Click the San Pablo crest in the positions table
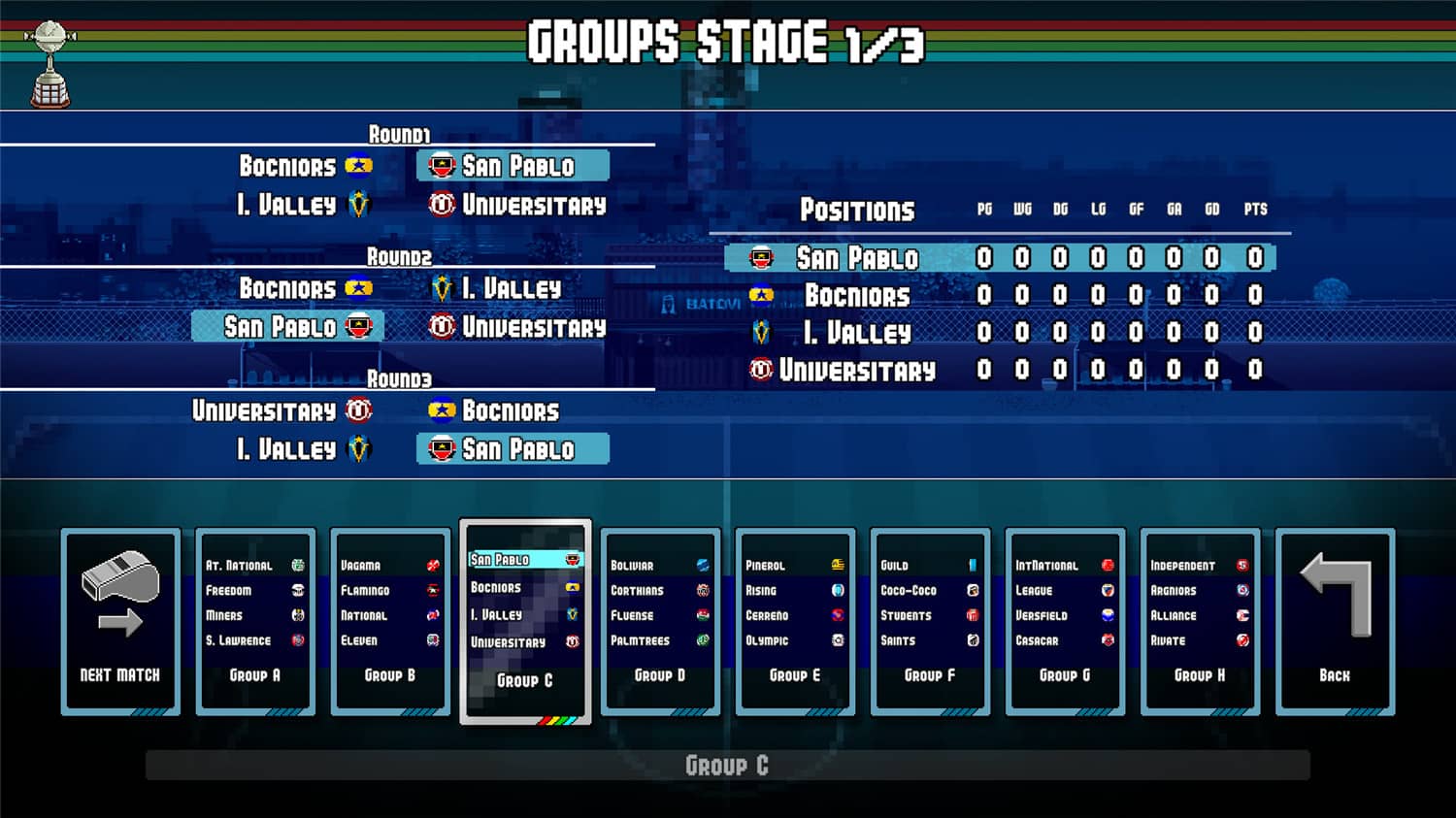The height and width of the screenshot is (818, 1456). point(763,258)
